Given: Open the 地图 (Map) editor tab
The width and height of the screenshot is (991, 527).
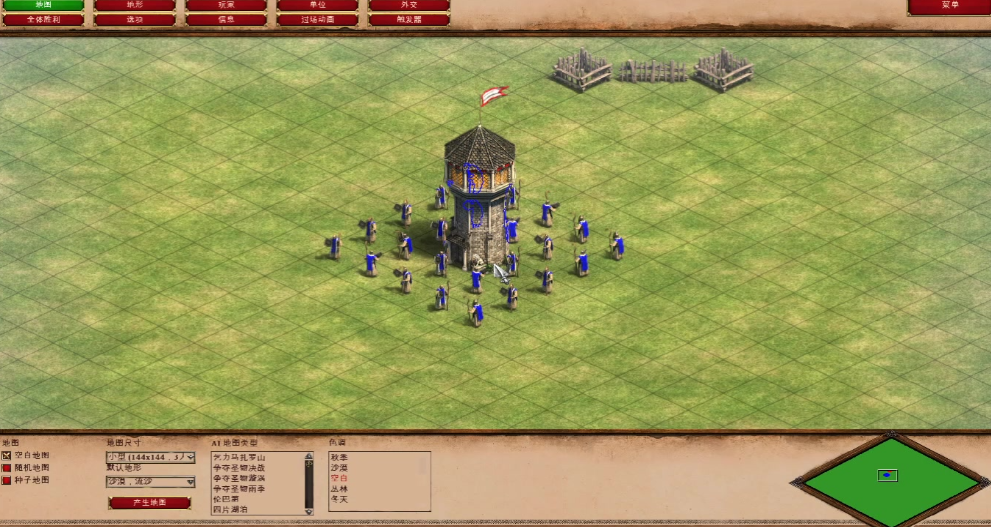Looking at the screenshot, I should click(43, 5).
